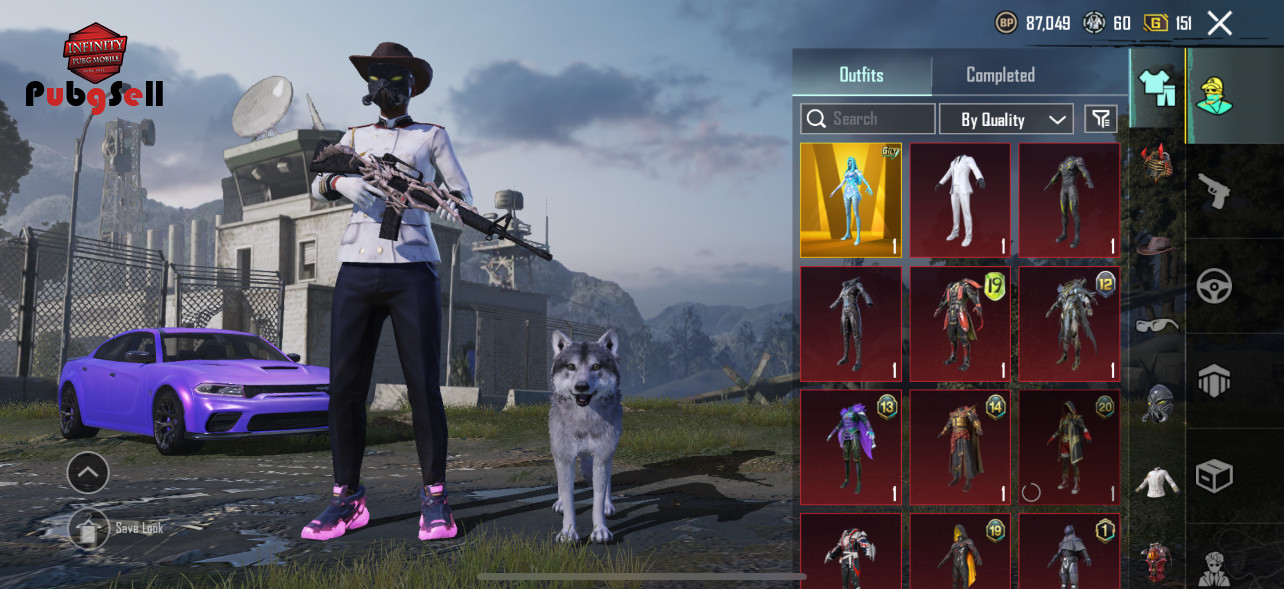The image size is (1284, 589).
Task: Open the cardboard box category
Action: point(1214,476)
